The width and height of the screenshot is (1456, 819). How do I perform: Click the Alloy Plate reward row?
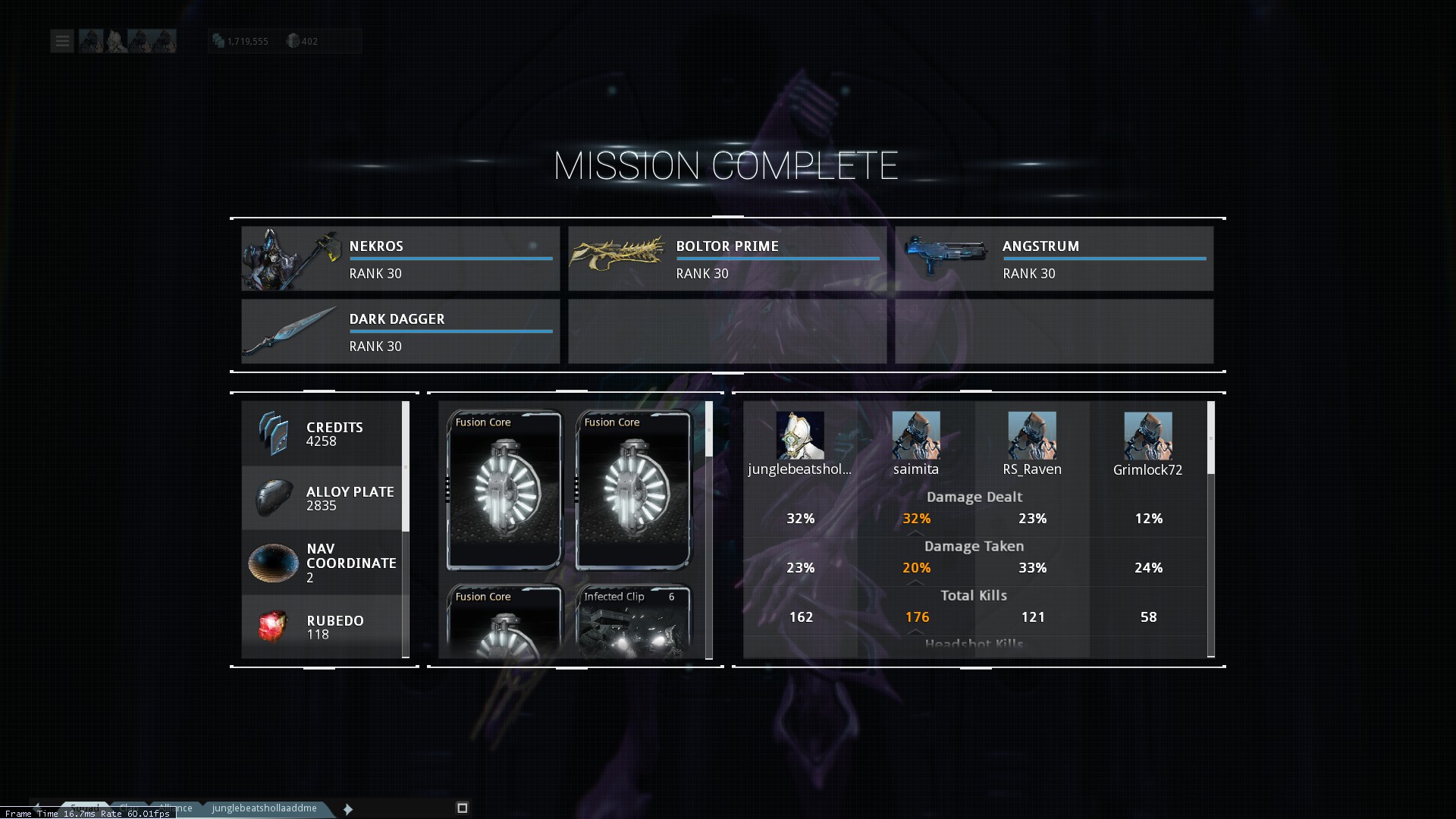tap(322, 498)
